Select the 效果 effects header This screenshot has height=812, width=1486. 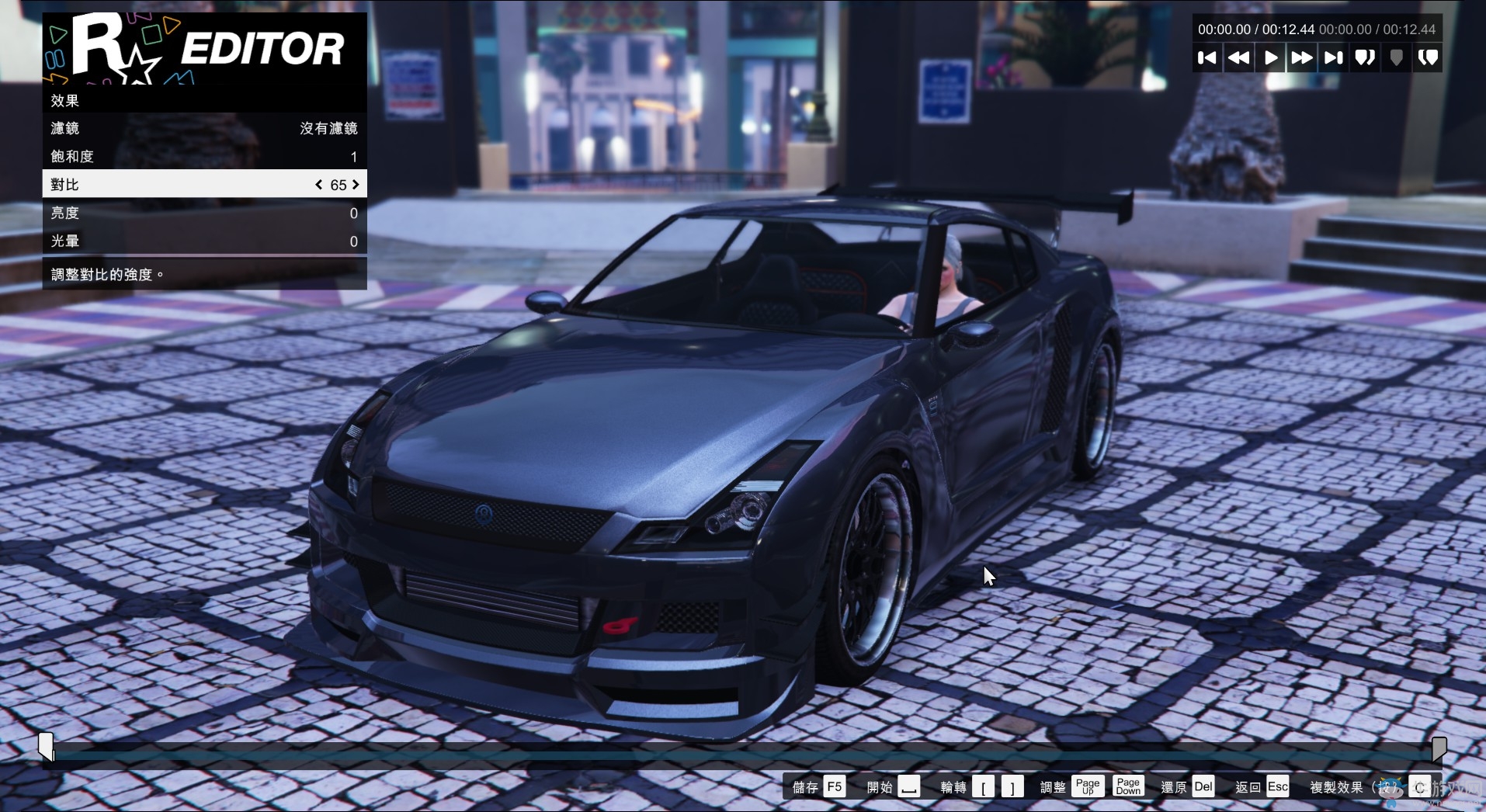click(64, 100)
